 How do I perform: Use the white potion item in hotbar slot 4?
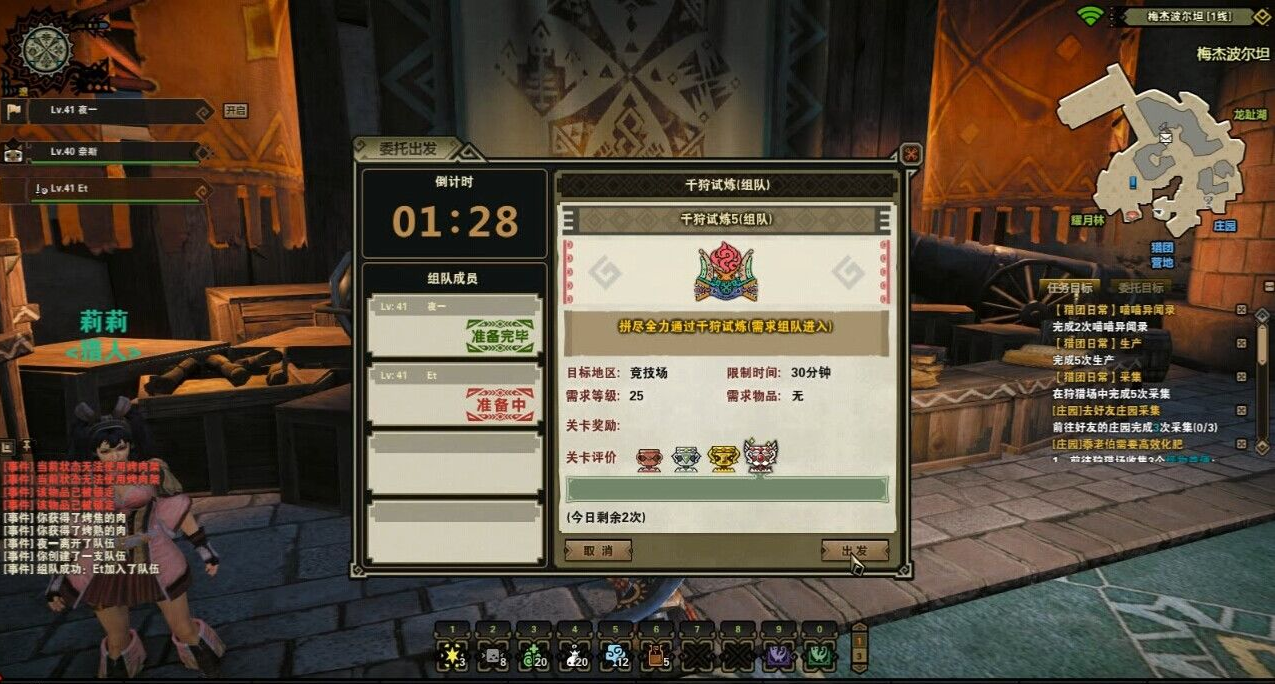pyautogui.click(x=575, y=656)
